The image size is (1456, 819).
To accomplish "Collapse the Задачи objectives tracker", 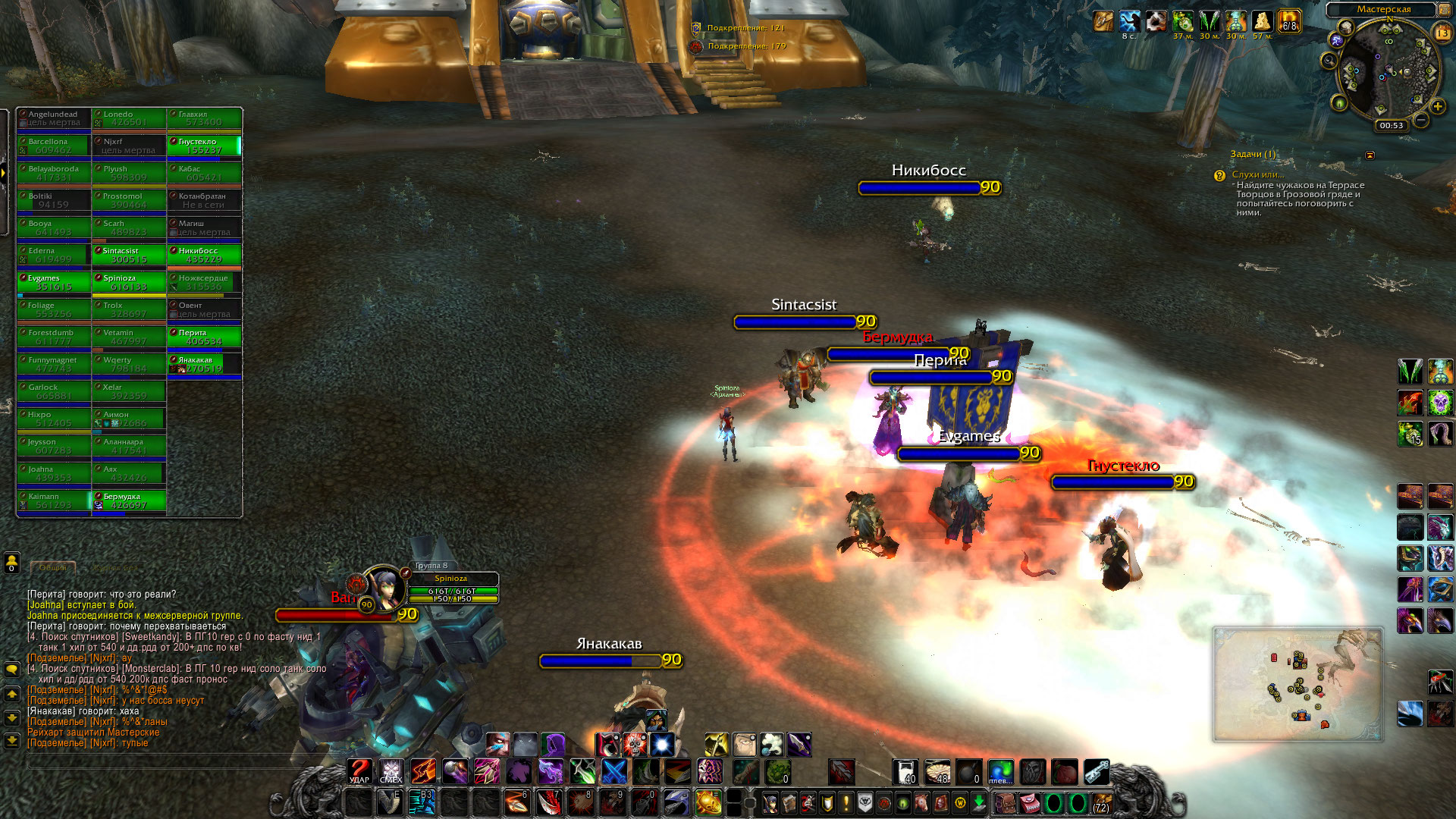I will [1370, 155].
